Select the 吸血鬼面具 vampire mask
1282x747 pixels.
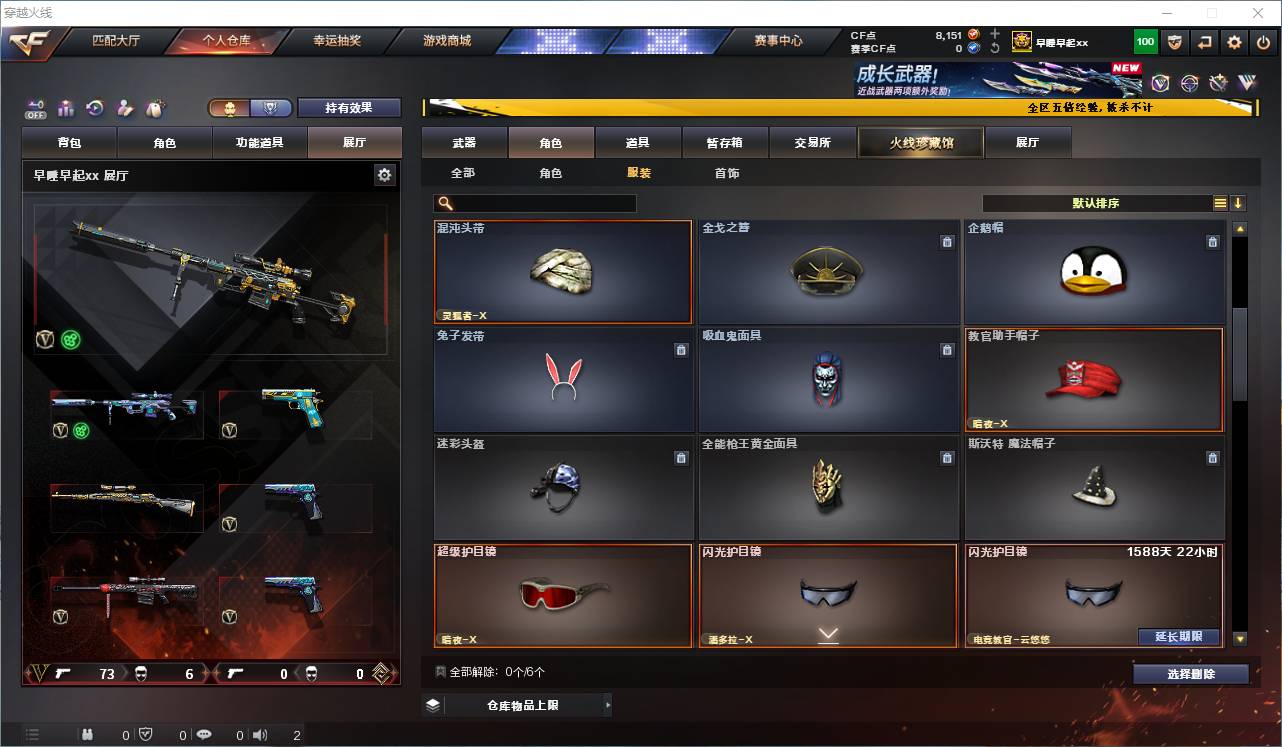point(828,380)
